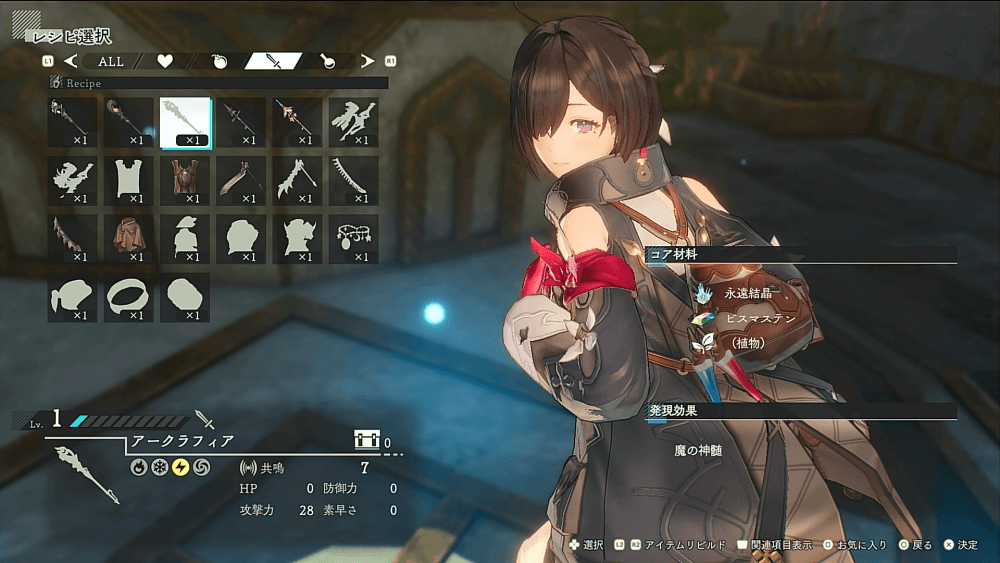Click the right arrow beside category tabs
1000x563 pixels.
367,62
